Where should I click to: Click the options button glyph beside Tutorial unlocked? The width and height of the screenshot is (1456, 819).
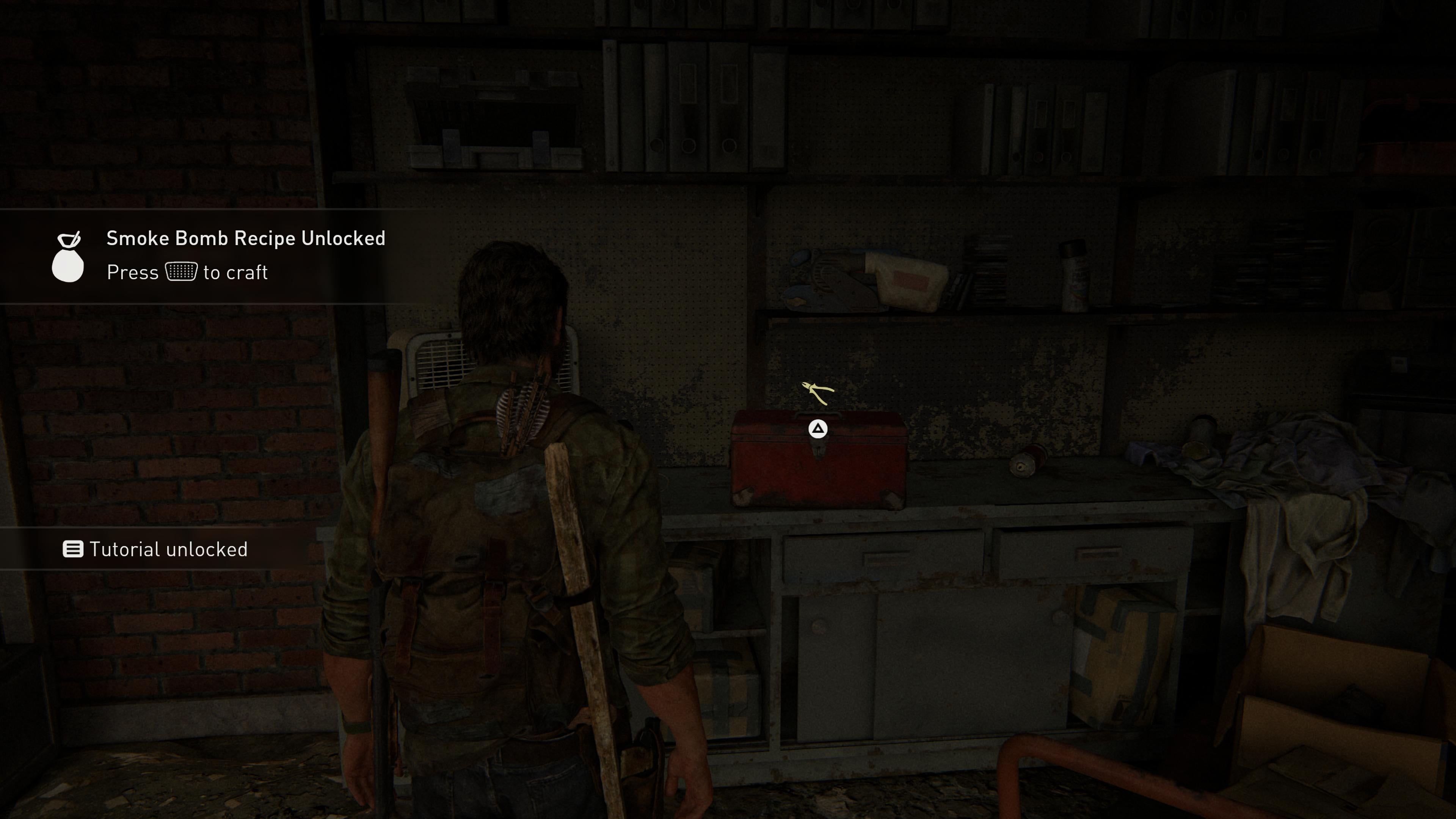(74, 549)
